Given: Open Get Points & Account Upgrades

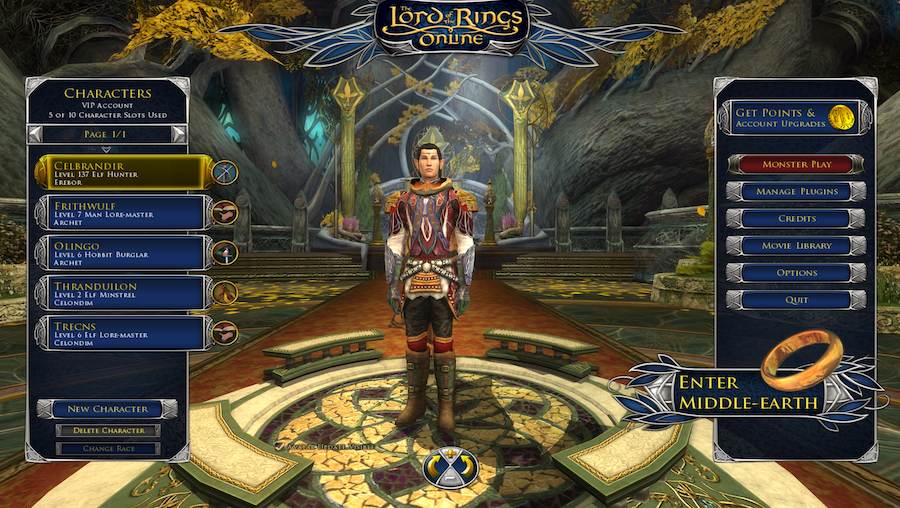Looking at the screenshot, I should pyautogui.click(x=790, y=118).
